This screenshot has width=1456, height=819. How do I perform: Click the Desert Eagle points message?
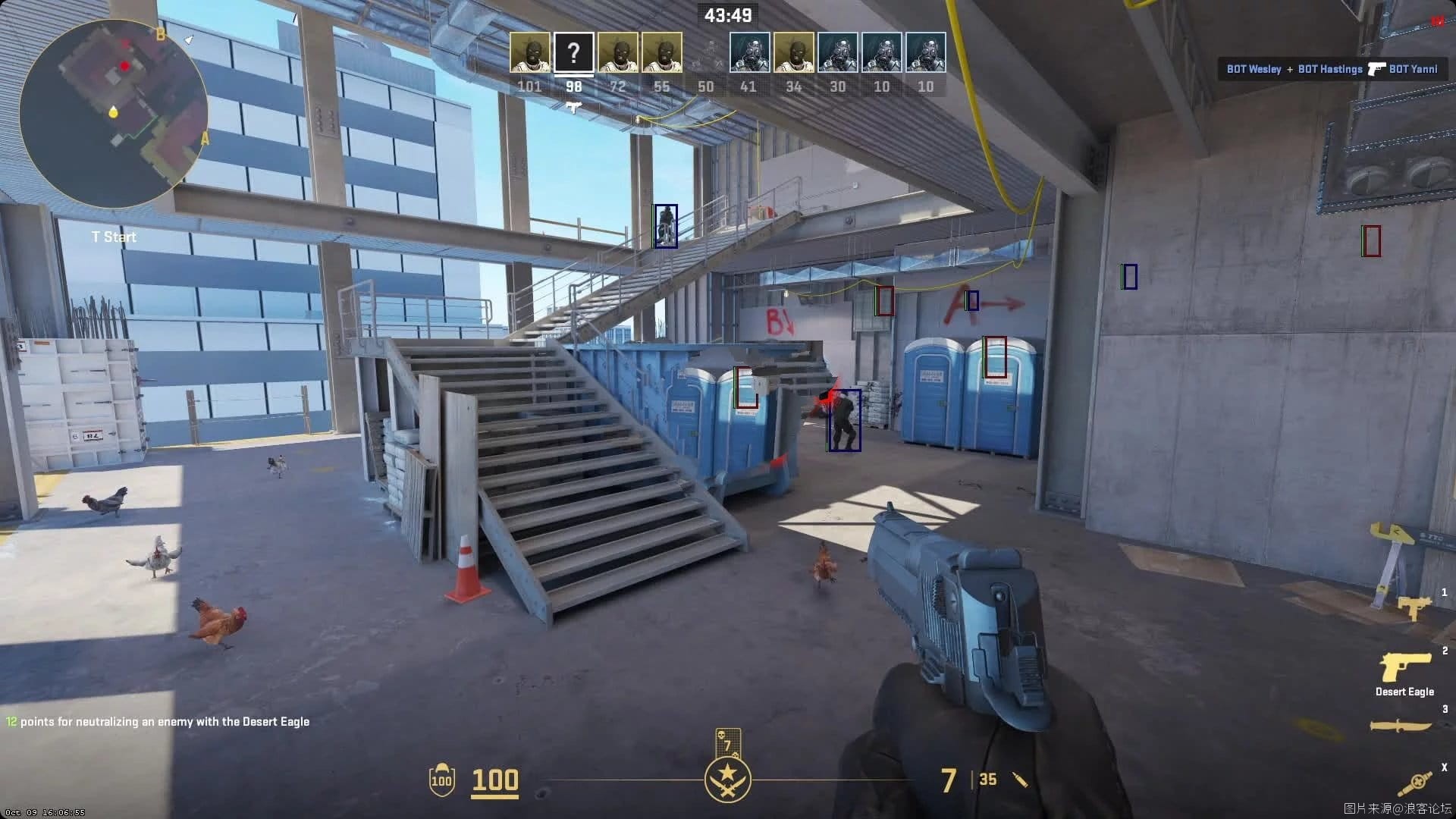pos(157,722)
